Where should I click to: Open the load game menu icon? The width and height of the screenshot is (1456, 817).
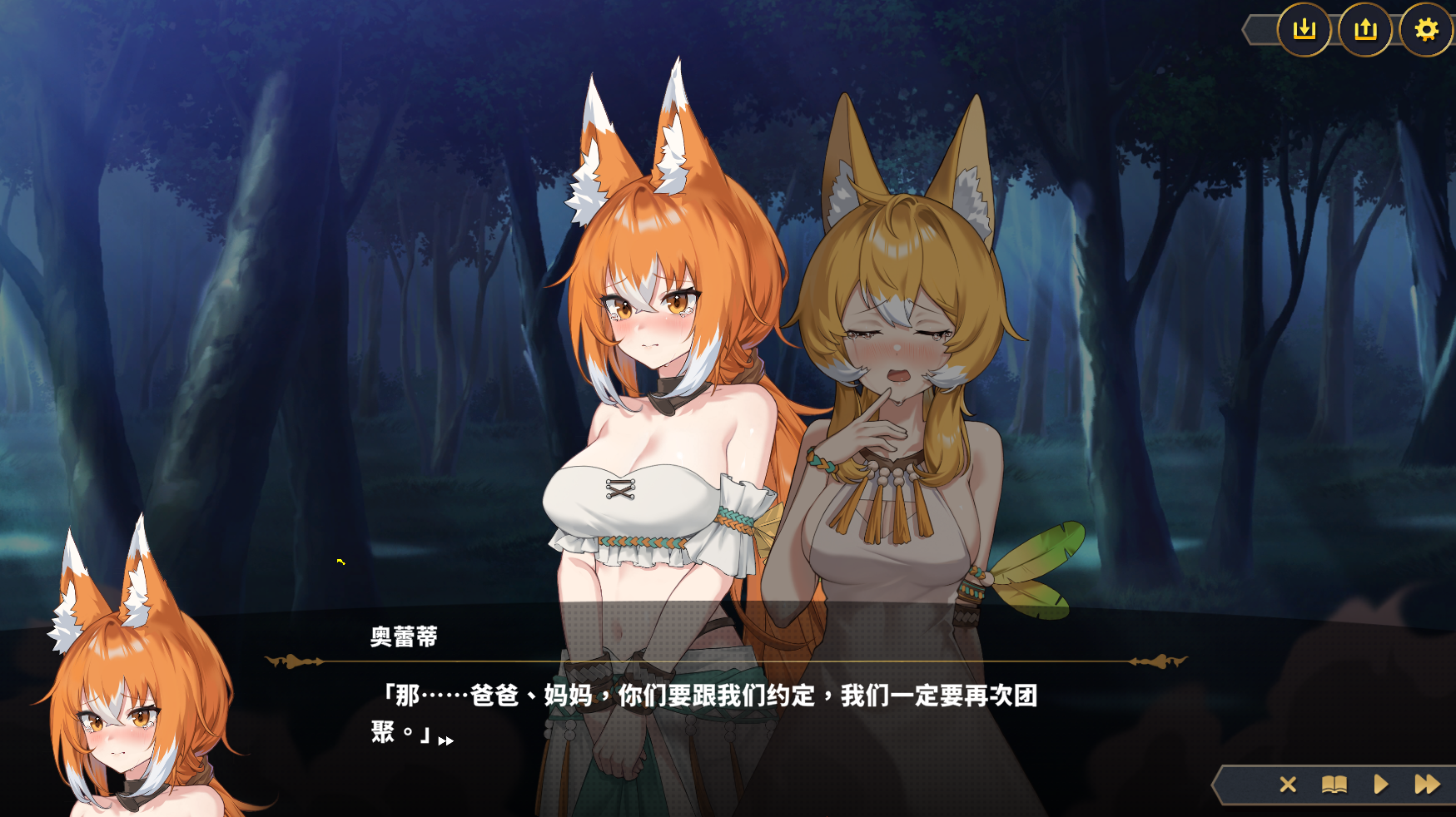(x=1365, y=30)
